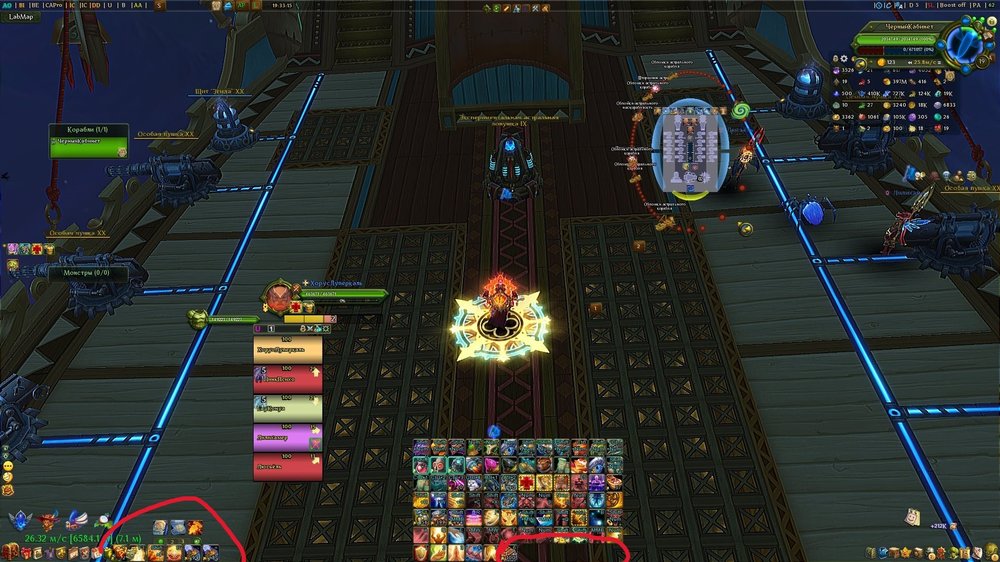Image resolution: width=1000 pixels, height=562 pixels.
Task: Open the treasure chest bag icon
Action: click(10, 552)
